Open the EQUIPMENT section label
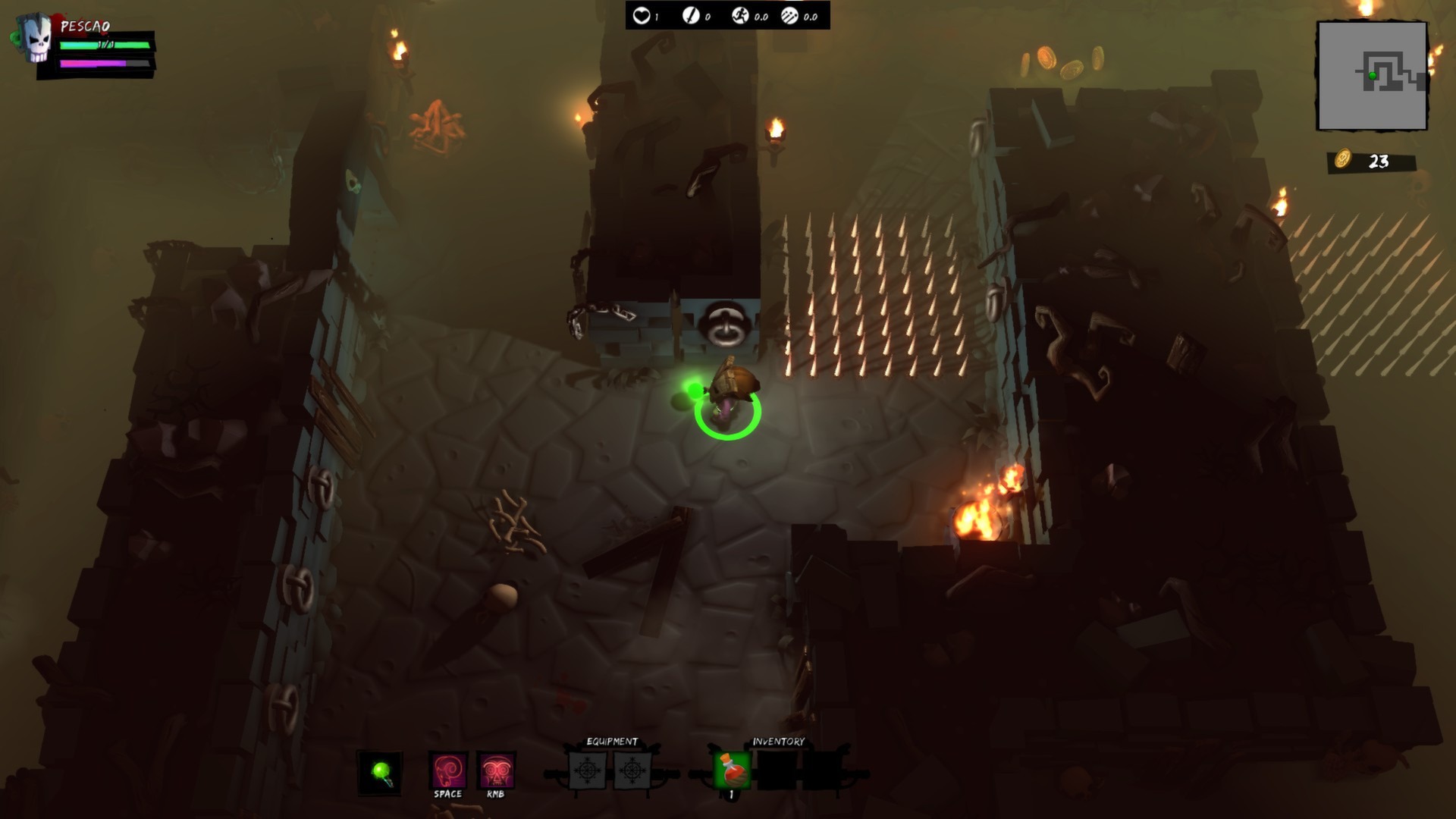This screenshot has width=1456, height=819. 610,742
